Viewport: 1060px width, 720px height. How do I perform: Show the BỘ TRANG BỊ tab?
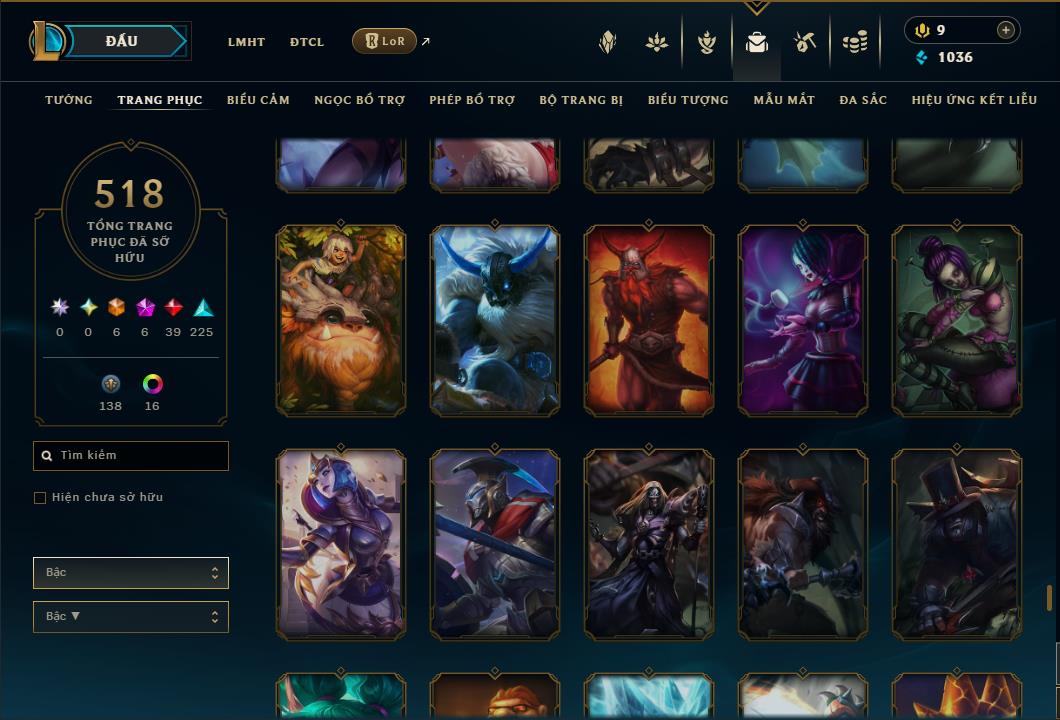click(x=581, y=100)
